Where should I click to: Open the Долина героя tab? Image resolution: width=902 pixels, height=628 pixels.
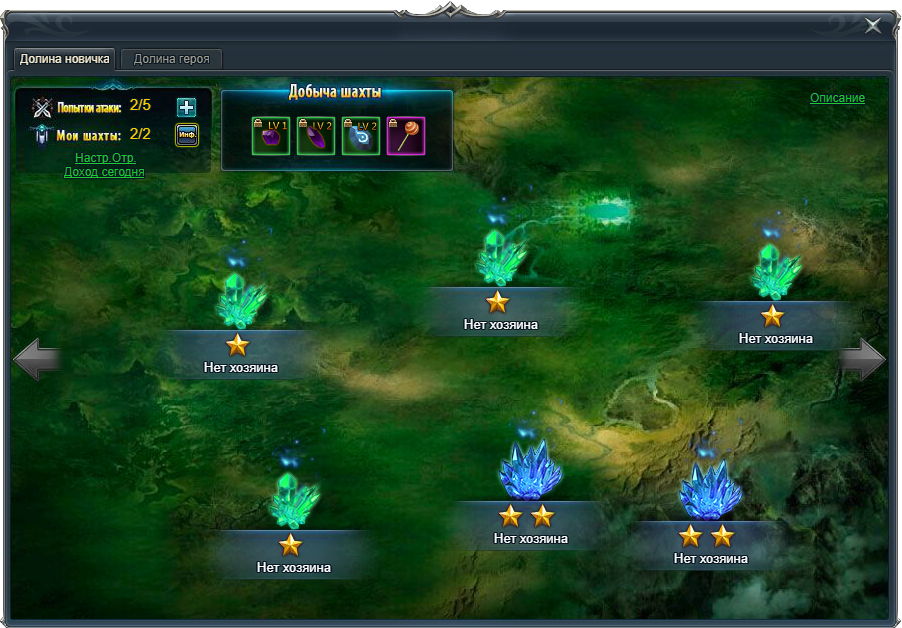[171, 59]
